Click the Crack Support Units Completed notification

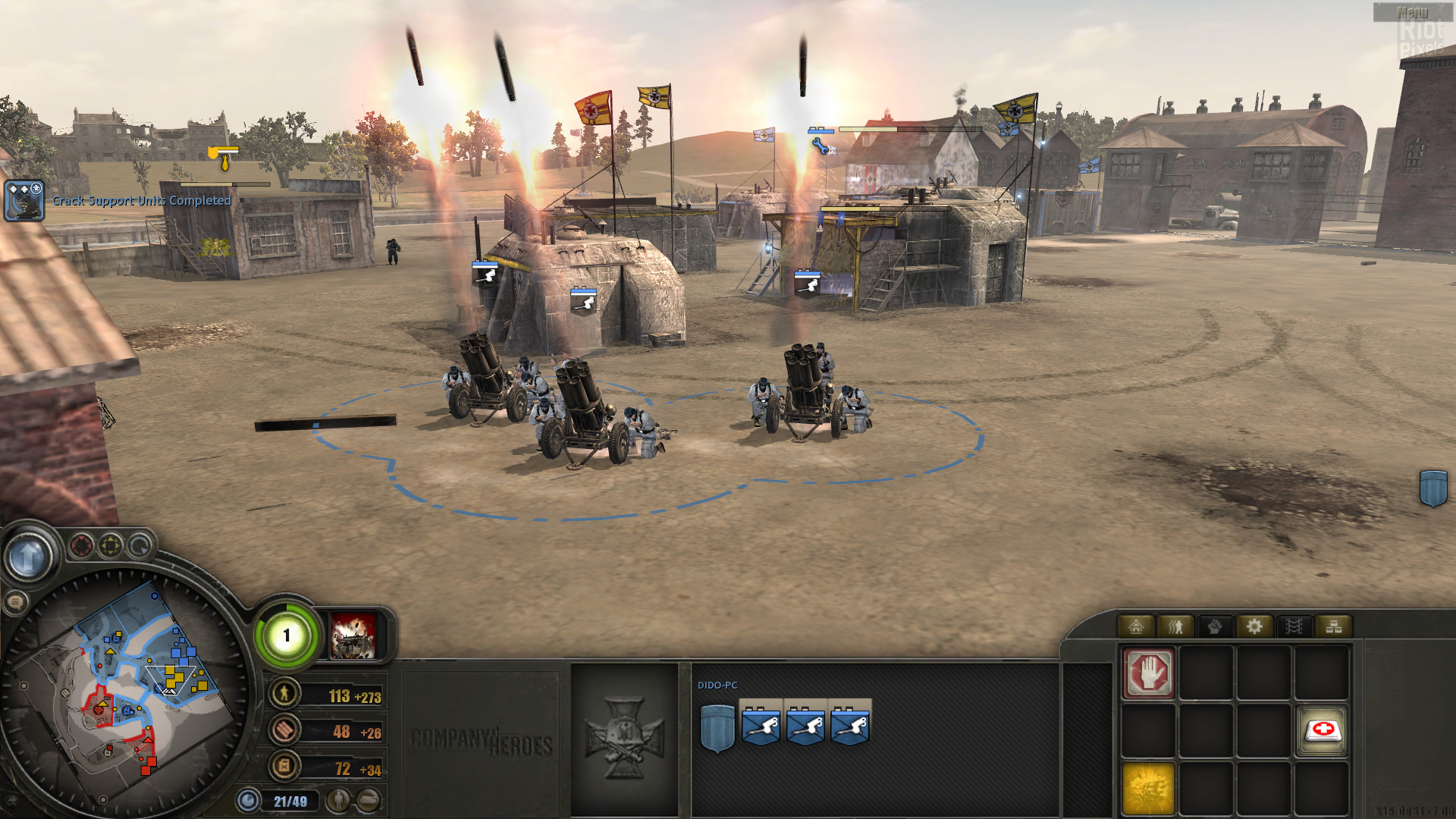[140, 201]
